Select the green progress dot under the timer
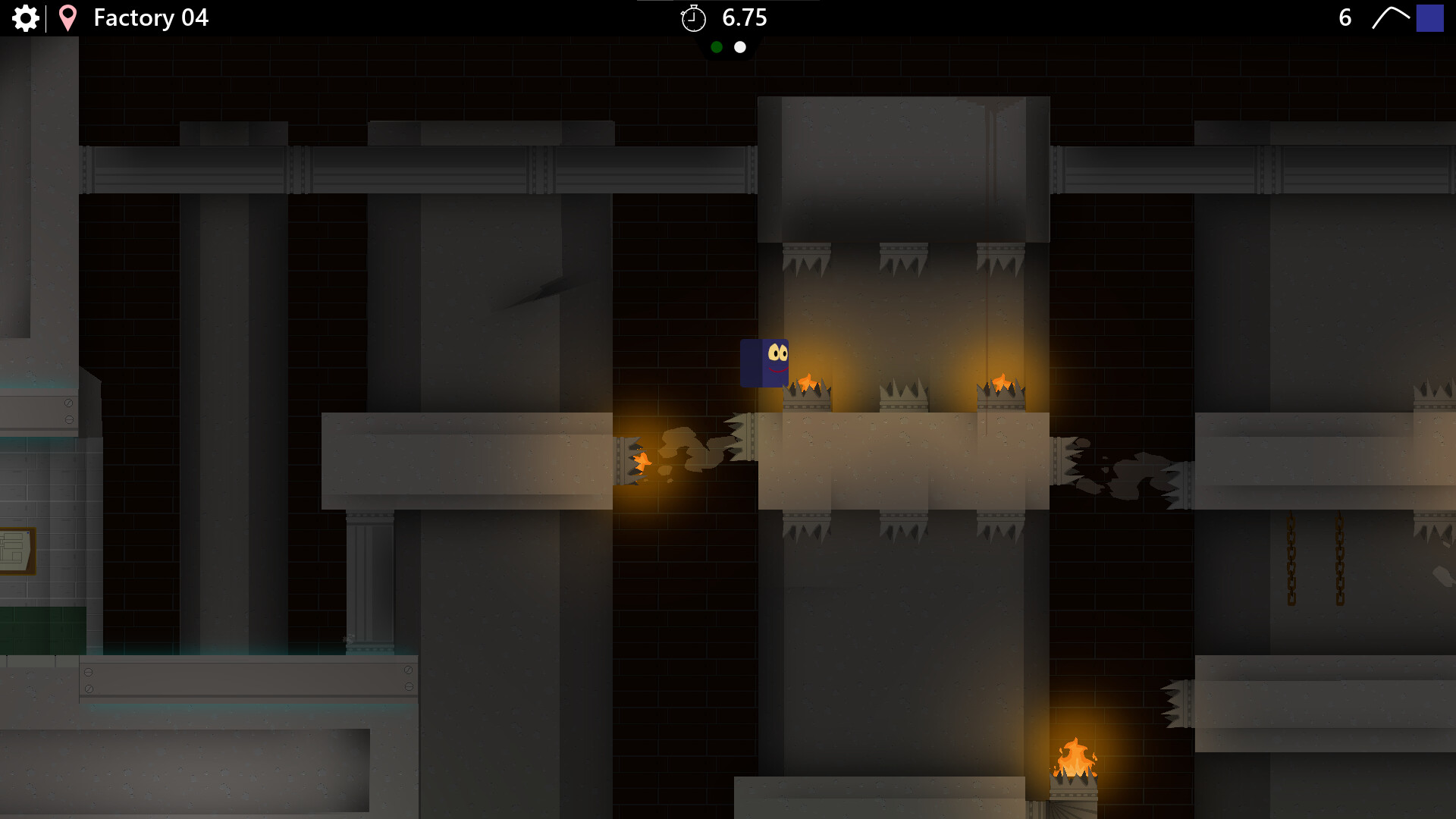The width and height of the screenshot is (1456, 819). (717, 47)
